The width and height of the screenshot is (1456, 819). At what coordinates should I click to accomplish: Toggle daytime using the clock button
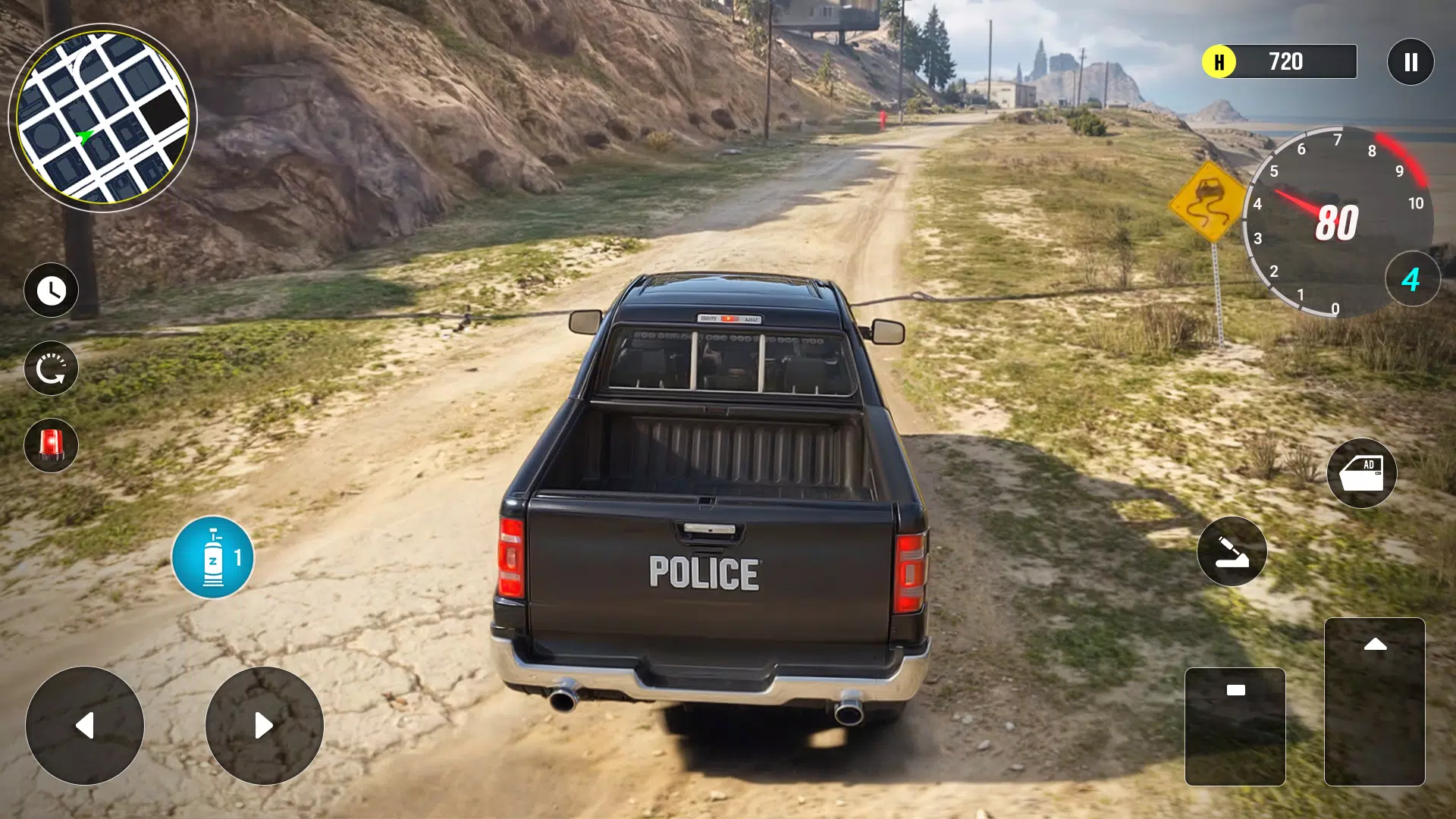pyautogui.click(x=51, y=290)
